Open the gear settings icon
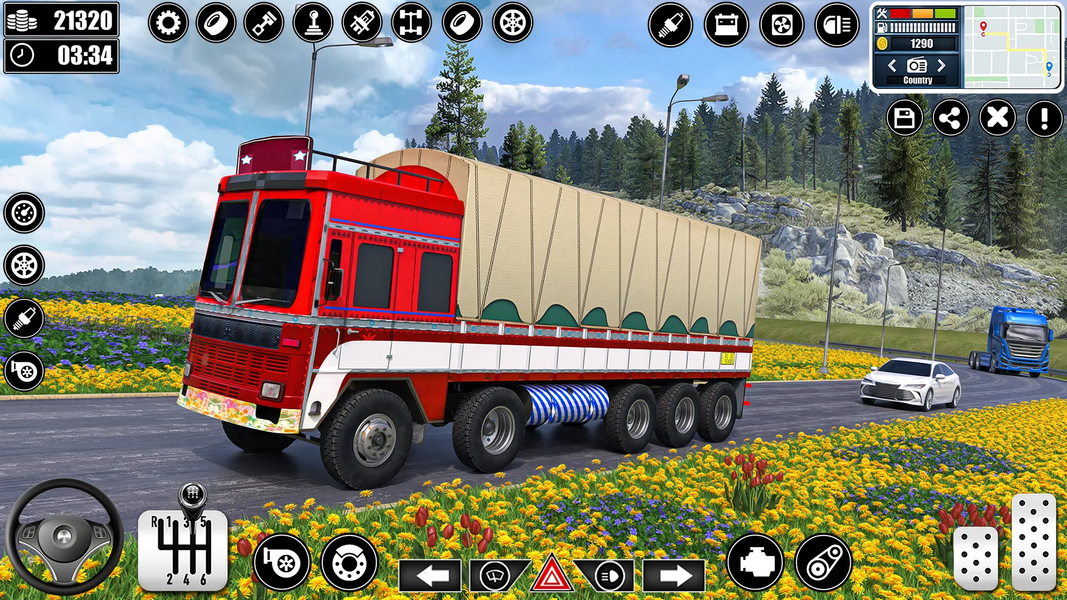 click(168, 22)
